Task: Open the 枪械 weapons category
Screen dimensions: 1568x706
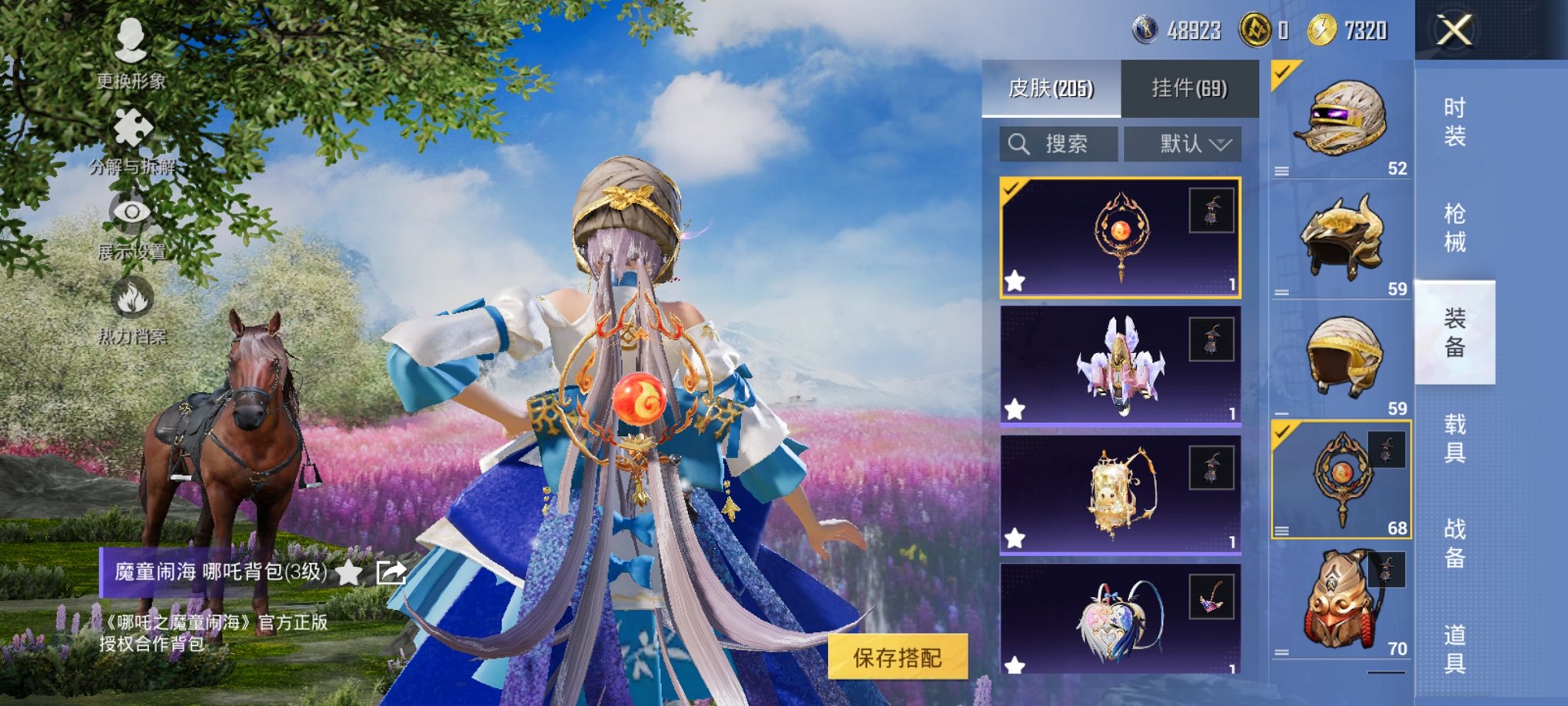Action: pos(1457,220)
